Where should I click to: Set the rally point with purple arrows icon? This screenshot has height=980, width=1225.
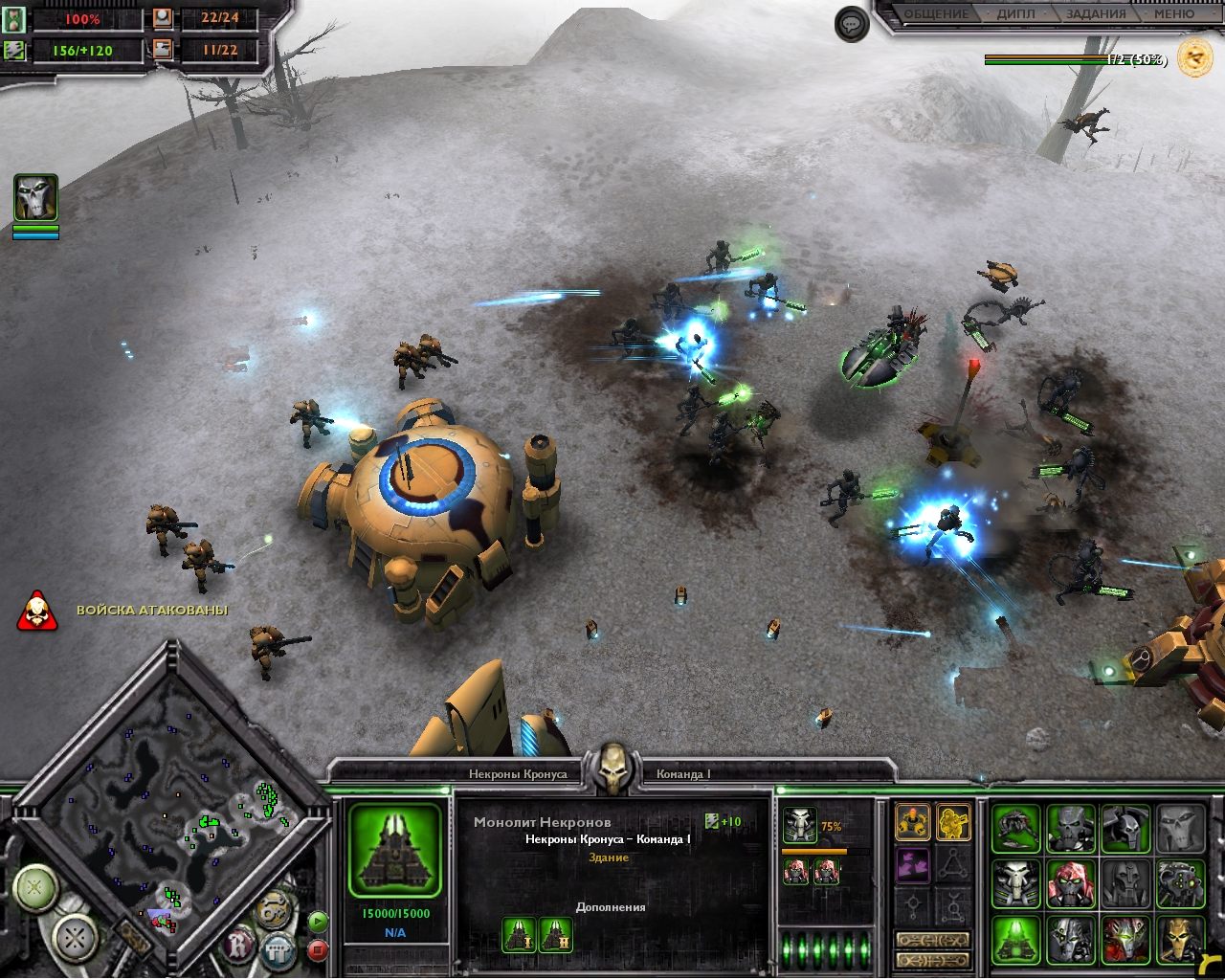(x=912, y=865)
